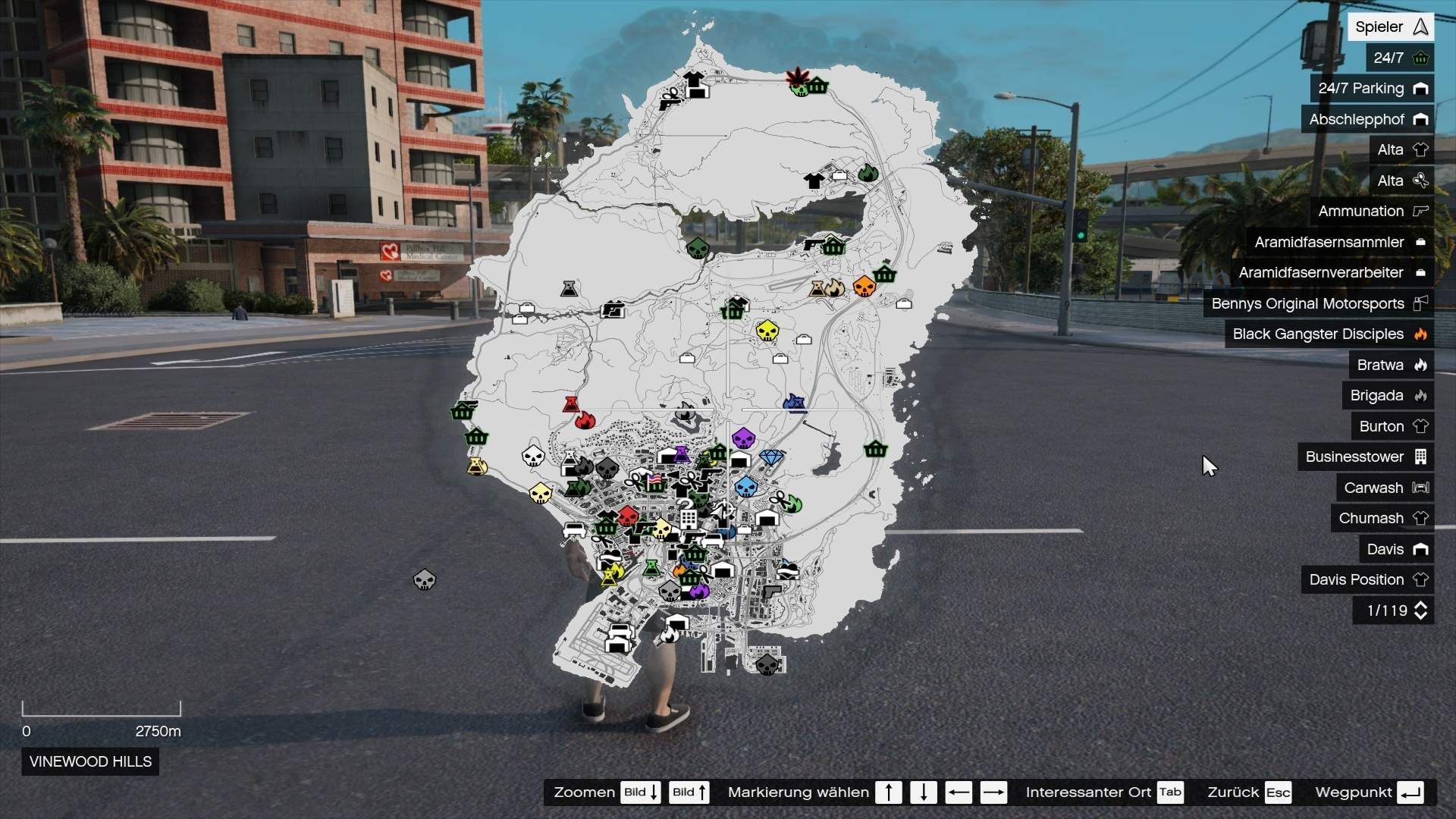Select the Burton legend entry
This screenshot has height=819, width=1456.
click(x=1392, y=427)
